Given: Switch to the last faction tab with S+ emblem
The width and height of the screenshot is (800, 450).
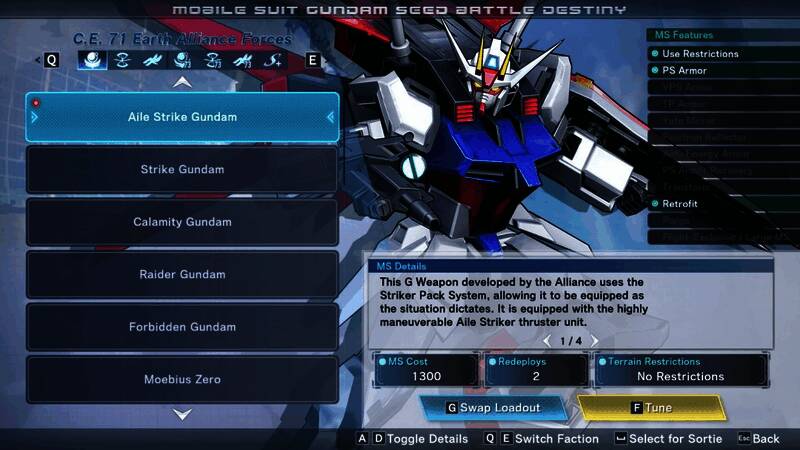Looking at the screenshot, I should coord(273,60).
